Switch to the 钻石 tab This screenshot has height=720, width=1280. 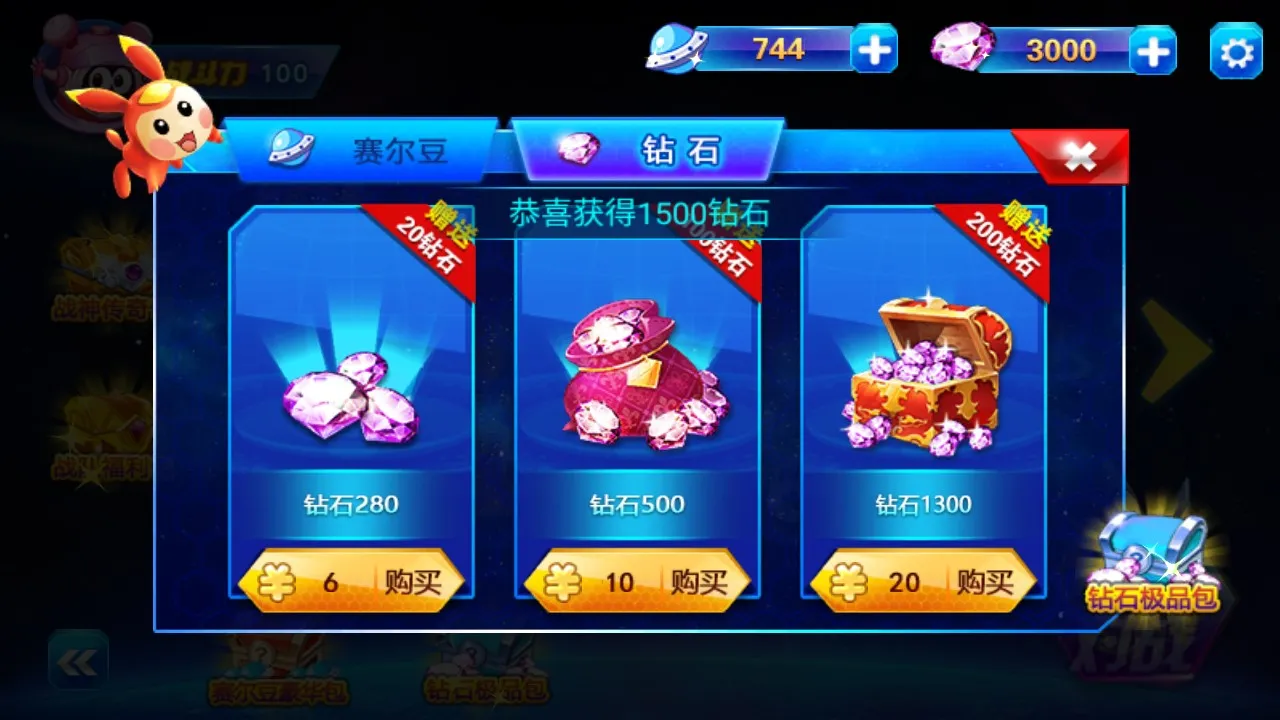645,148
